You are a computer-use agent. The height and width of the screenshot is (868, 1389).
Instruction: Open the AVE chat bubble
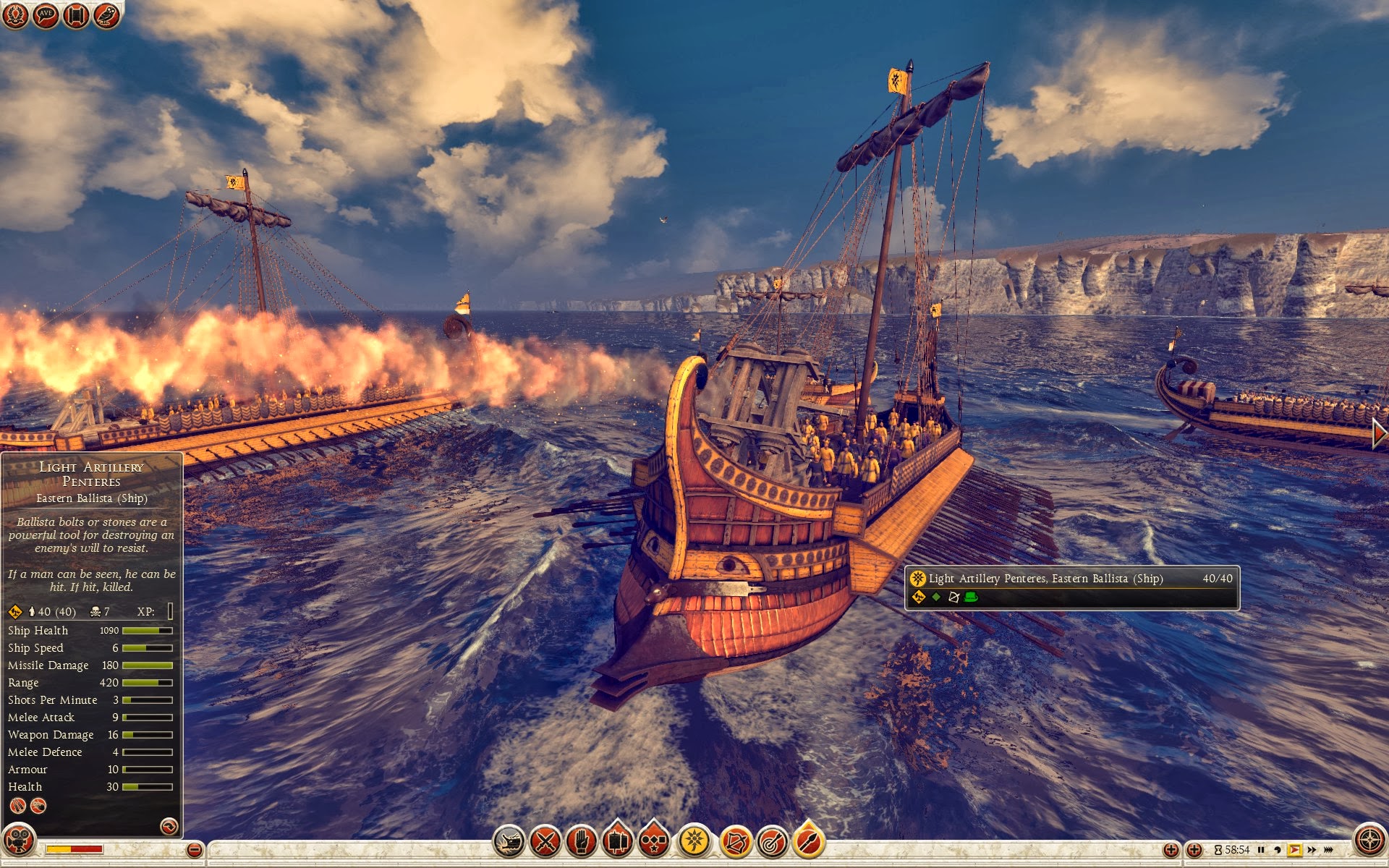coord(46,15)
